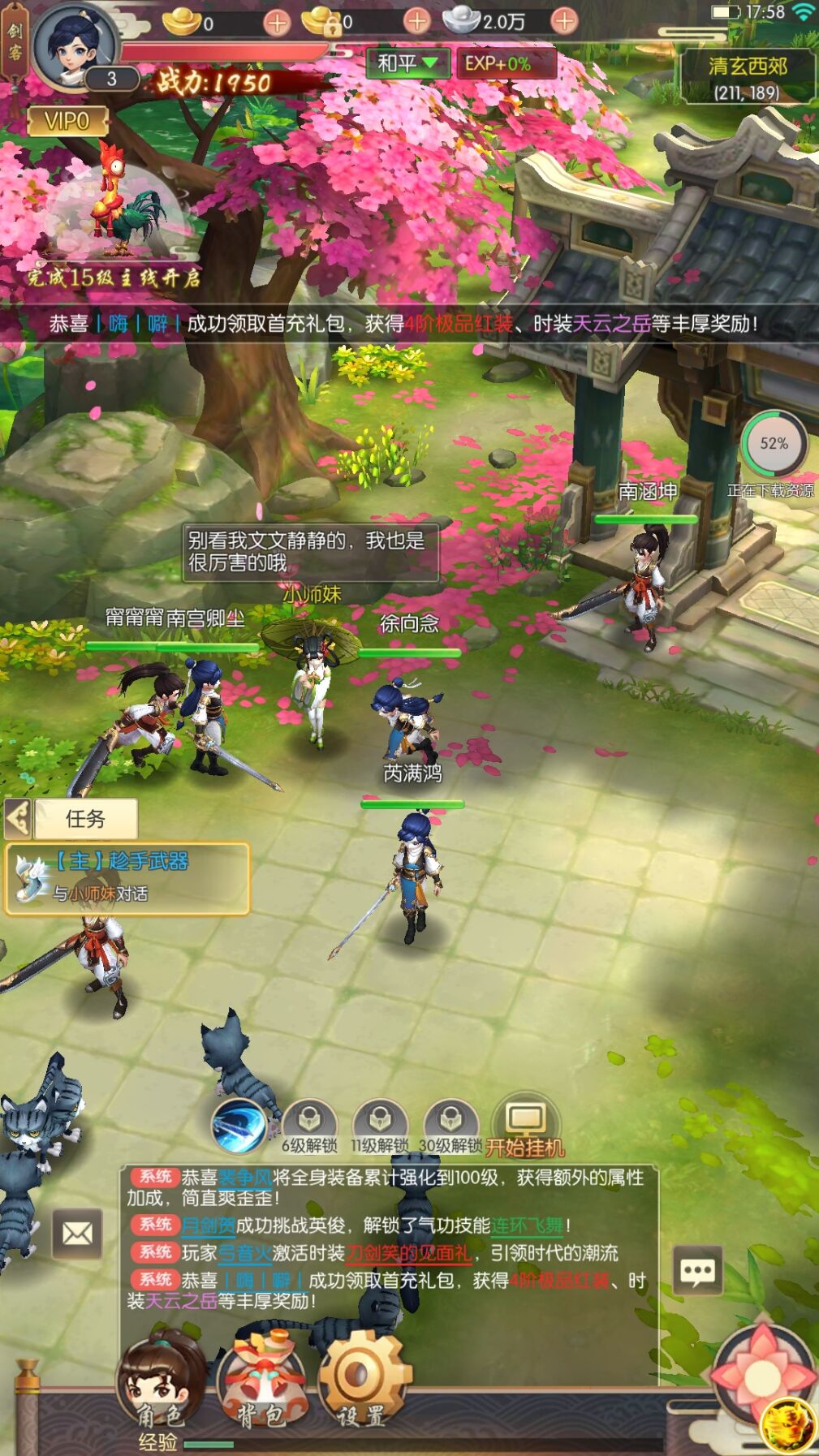Screen dimensions: 819x1456
Task: Add silver with the 2.0万 plus button
Action: pos(565,21)
